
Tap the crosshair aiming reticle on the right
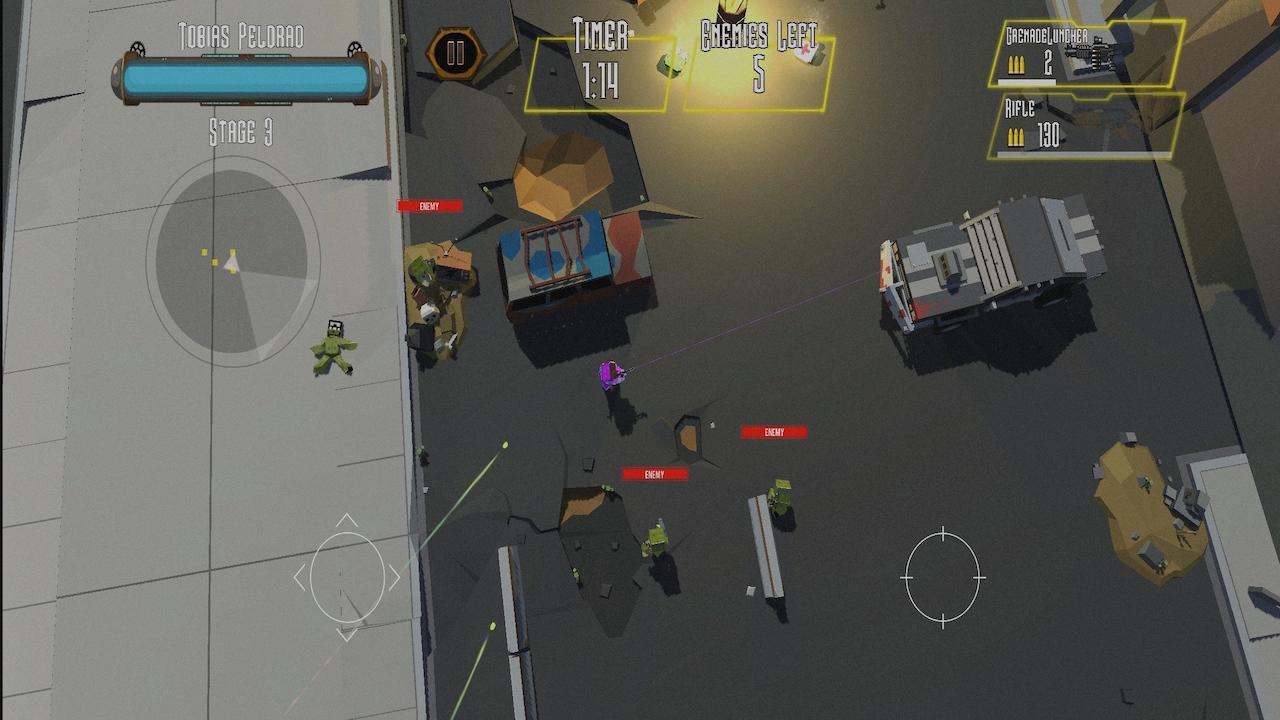(941, 578)
